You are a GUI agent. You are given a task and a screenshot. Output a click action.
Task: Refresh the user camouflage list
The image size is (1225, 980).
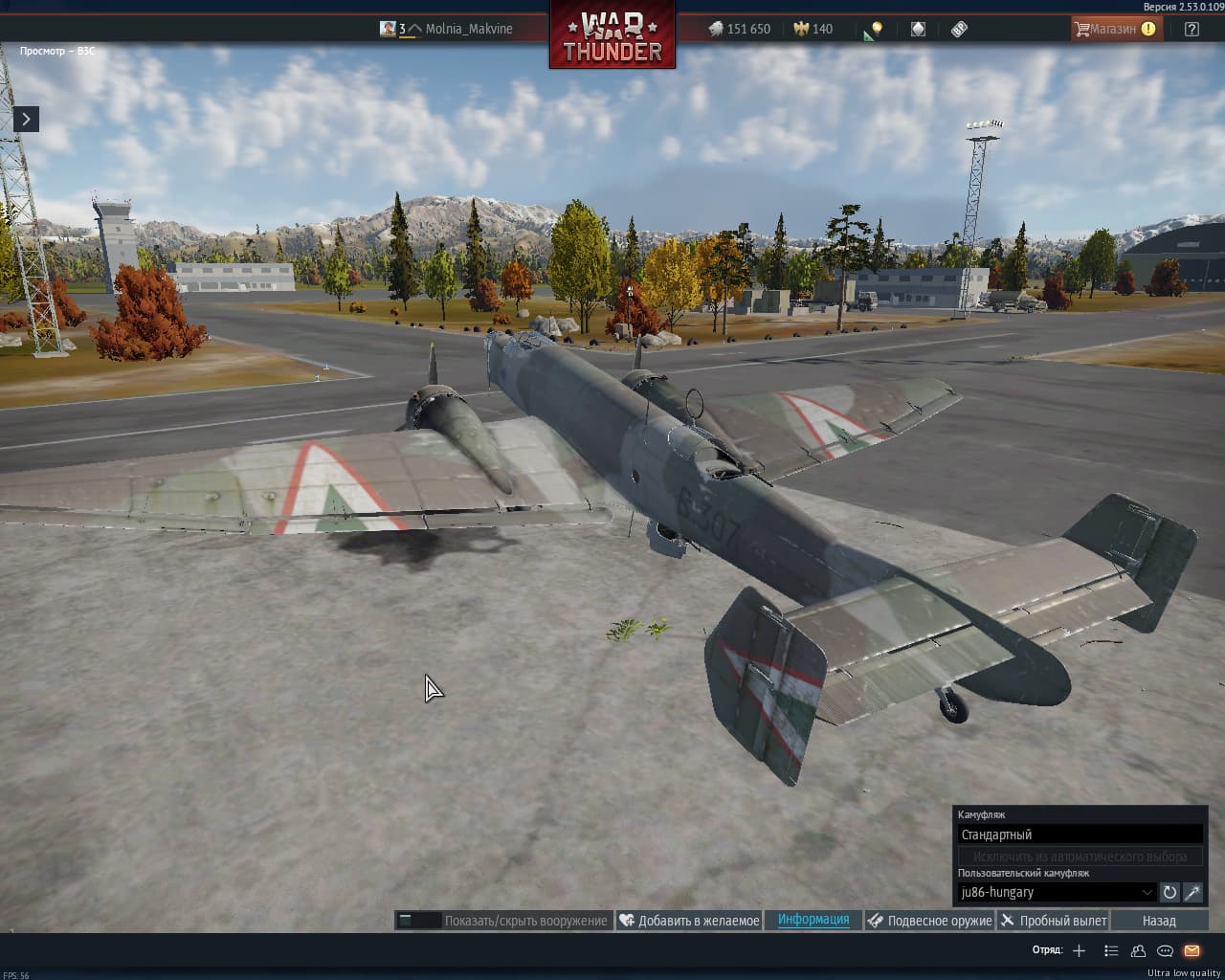pyautogui.click(x=1169, y=892)
